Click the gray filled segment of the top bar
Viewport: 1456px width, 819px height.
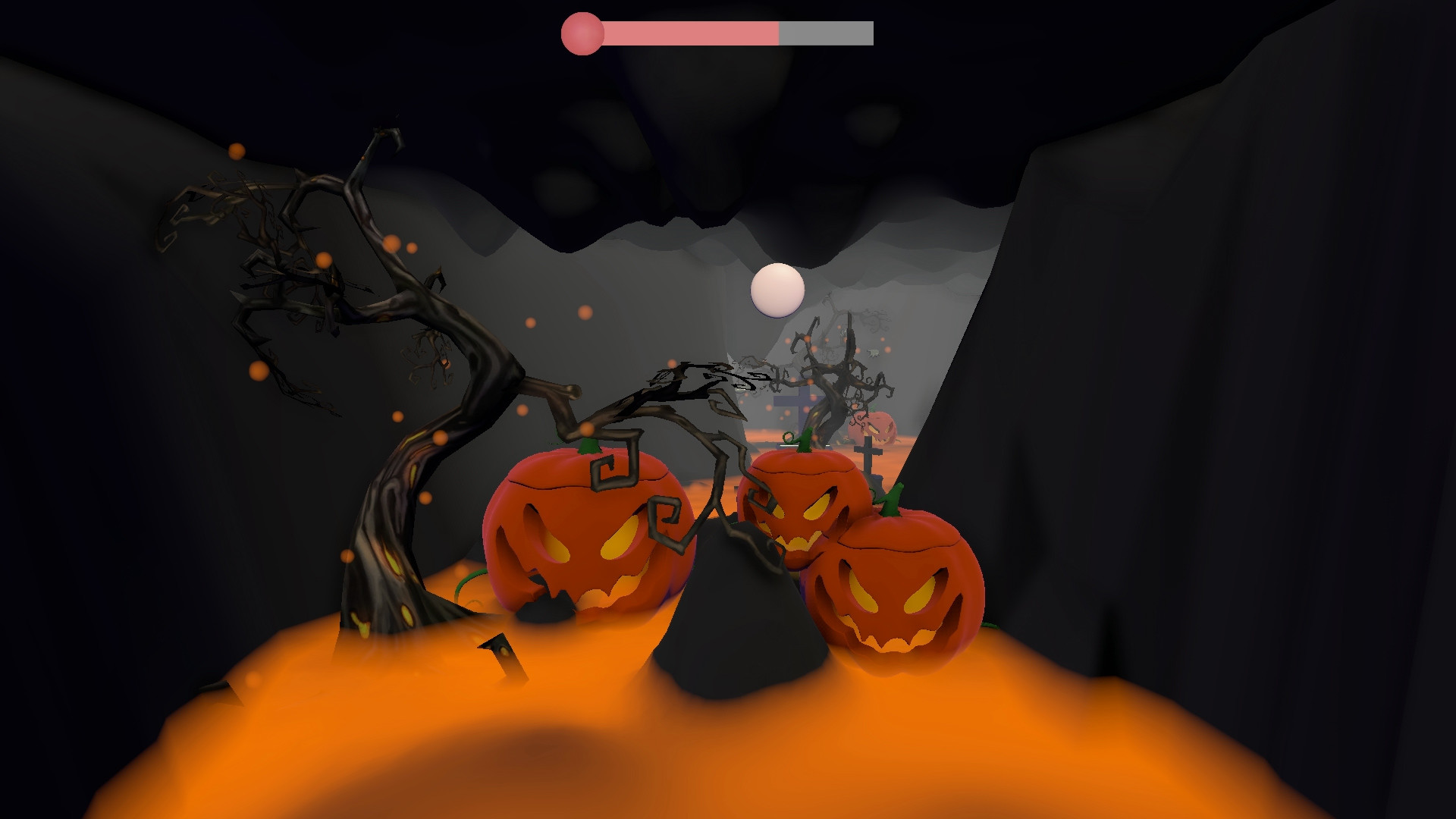coord(827,33)
